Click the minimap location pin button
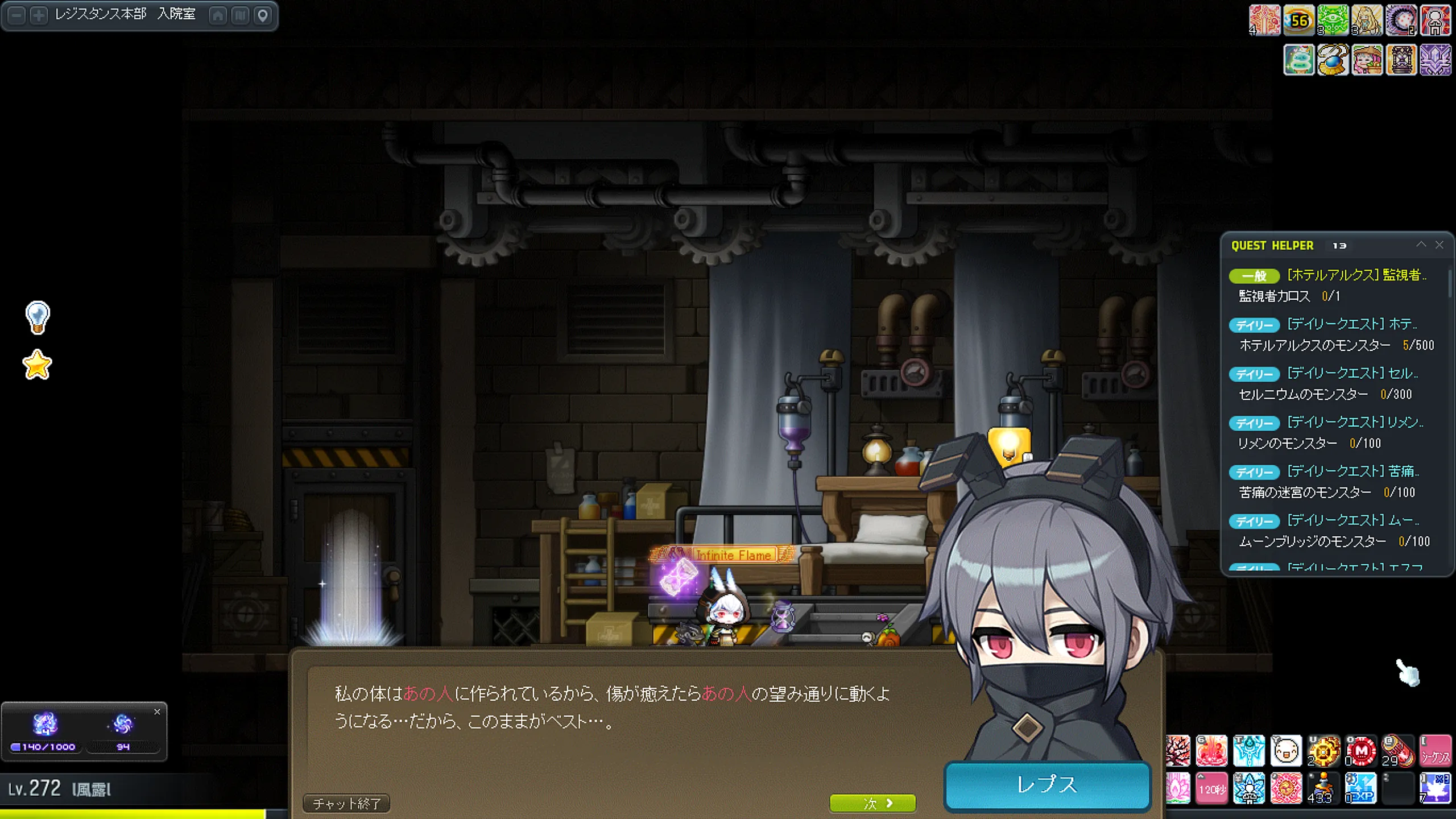The width and height of the screenshot is (1456, 819). tap(263, 15)
